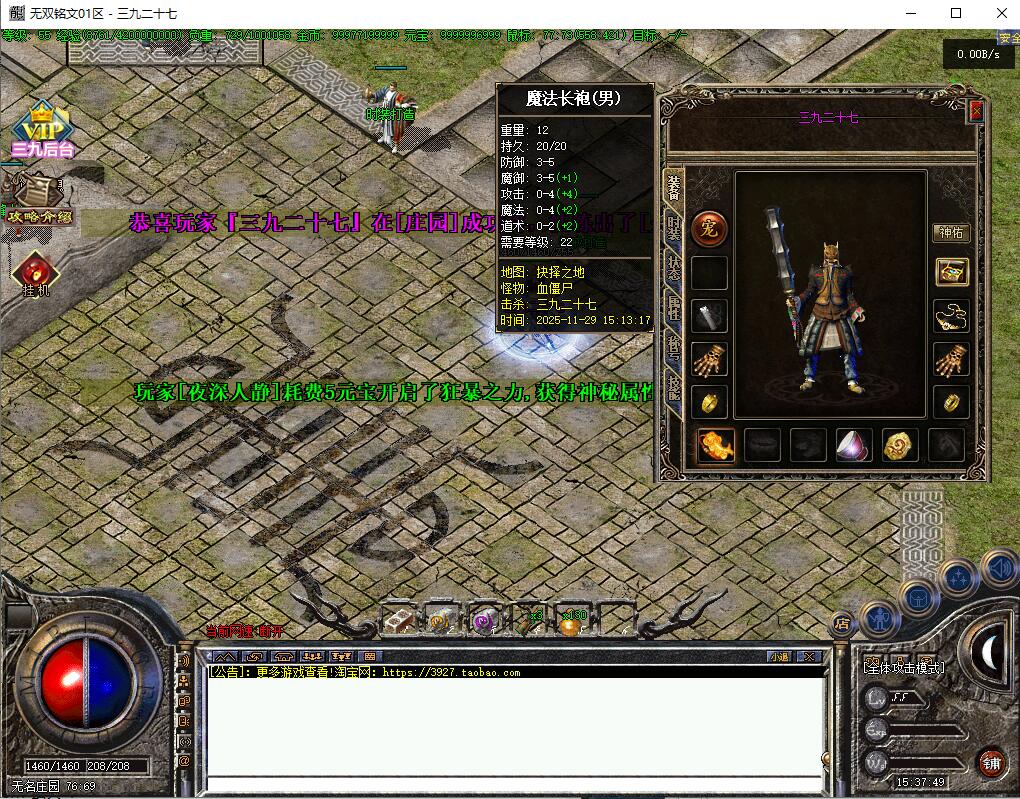Click the round 宠 pet button
This screenshot has height=799, width=1020.
pos(709,227)
